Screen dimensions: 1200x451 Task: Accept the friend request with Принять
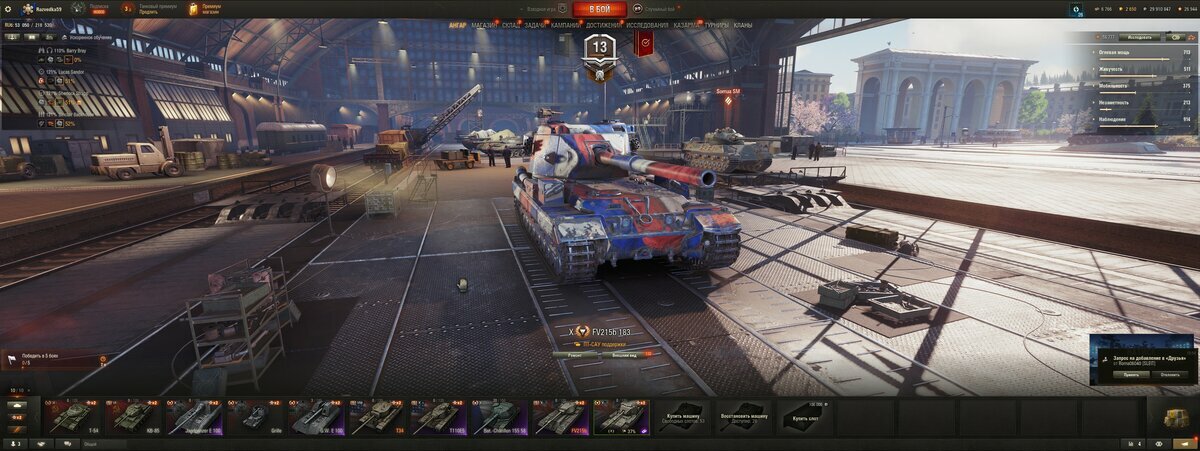click(1130, 375)
